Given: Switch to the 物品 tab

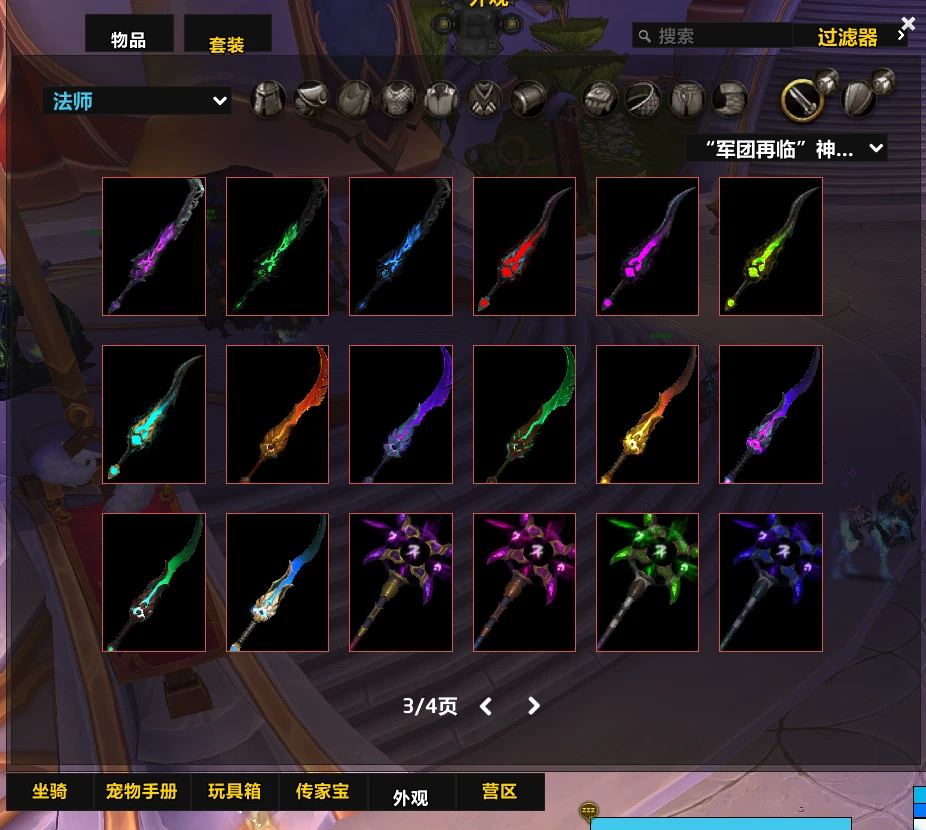Looking at the screenshot, I should (x=129, y=39).
